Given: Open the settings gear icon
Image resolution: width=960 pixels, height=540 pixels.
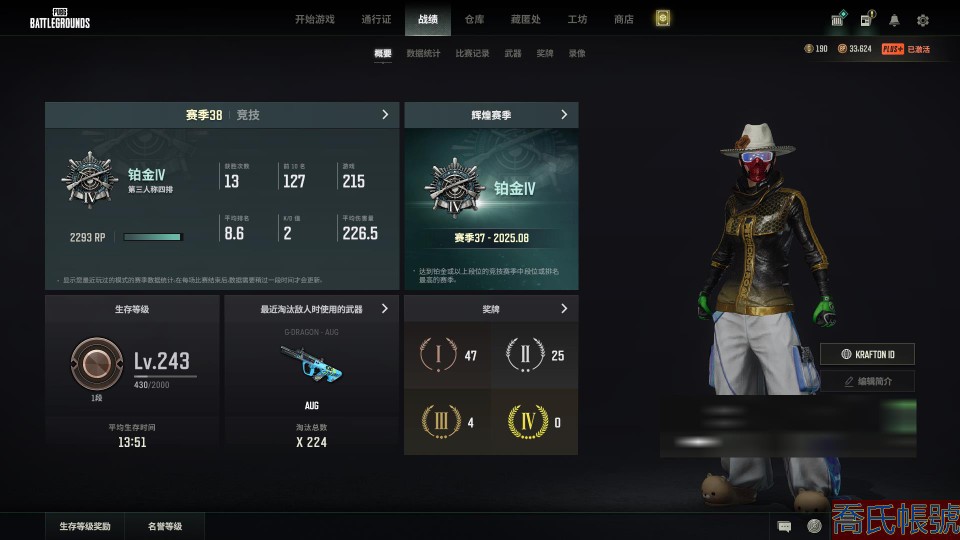Looking at the screenshot, I should tap(923, 20).
